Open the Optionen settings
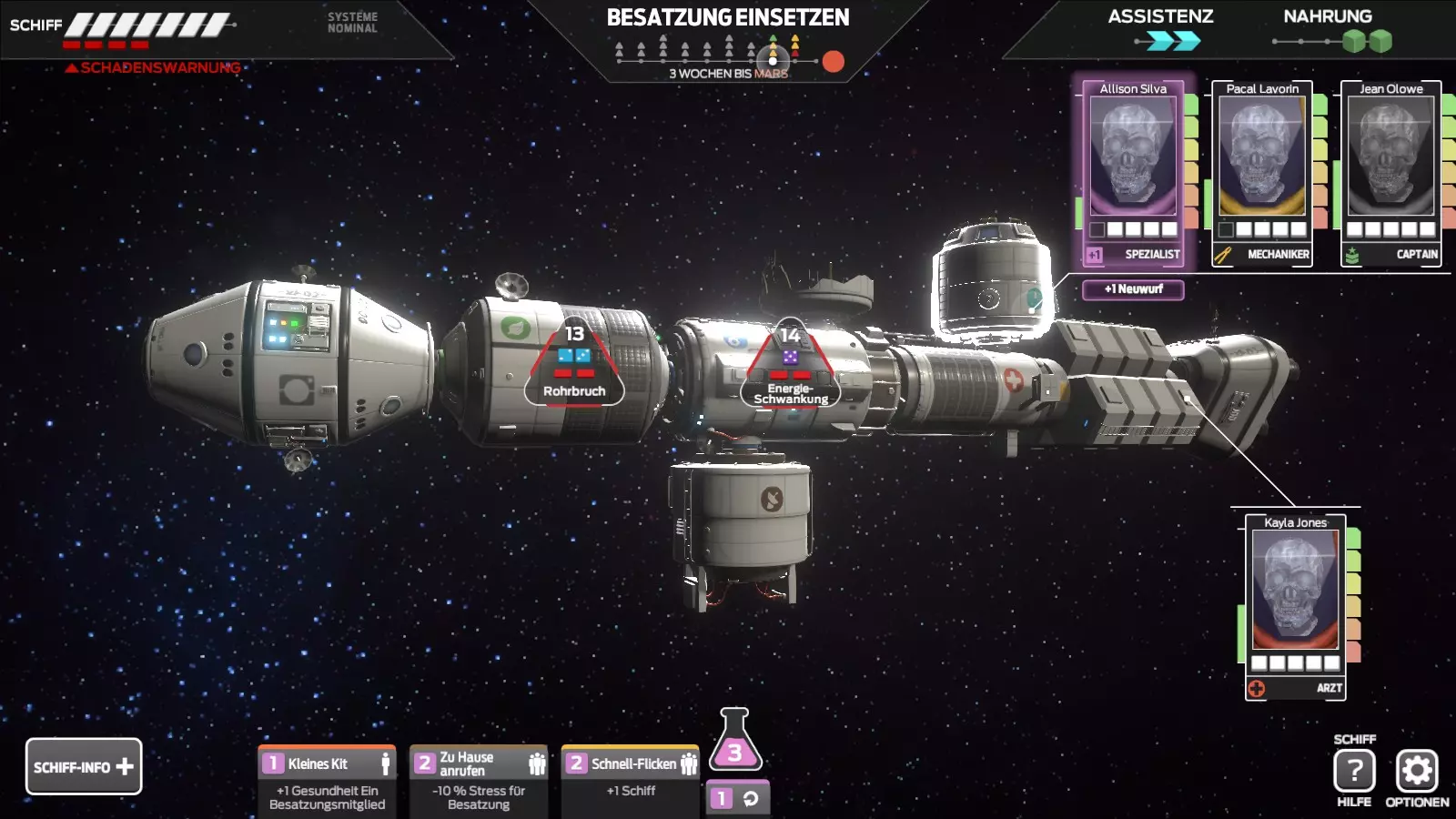The height and width of the screenshot is (819, 1456). pyautogui.click(x=1416, y=772)
